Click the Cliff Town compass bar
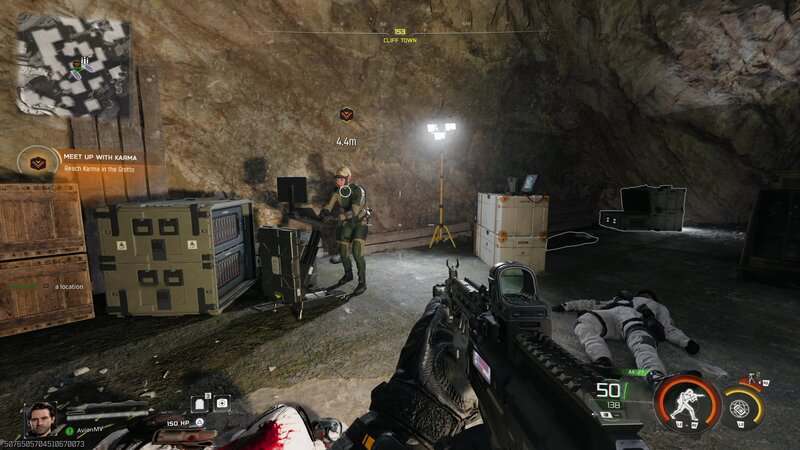The height and width of the screenshot is (450, 800). pyautogui.click(x=400, y=35)
